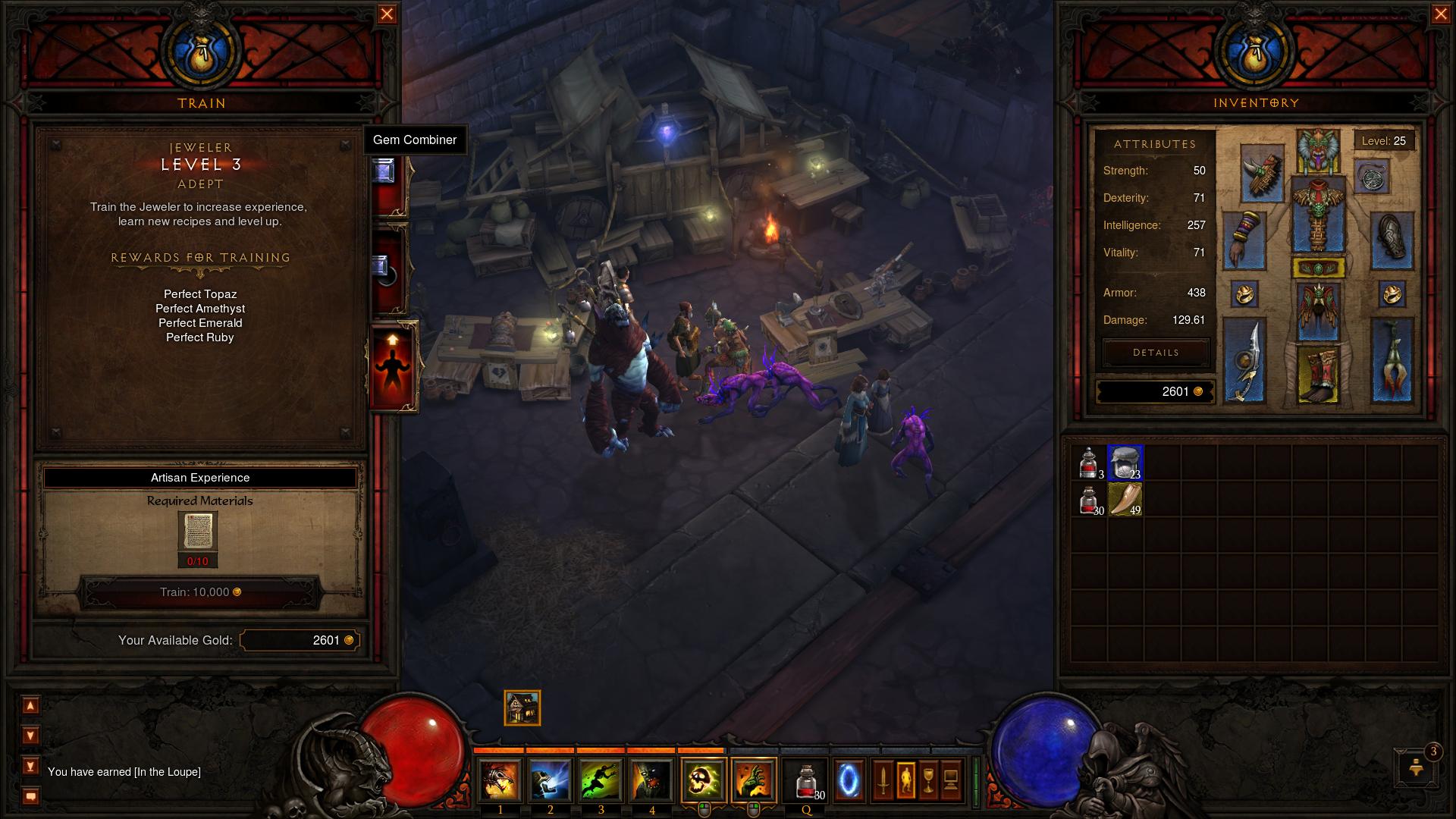Viewport: 1456px width, 819px height.
Task: Pick the tooth item stack of 49
Action: (x=1125, y=500)
